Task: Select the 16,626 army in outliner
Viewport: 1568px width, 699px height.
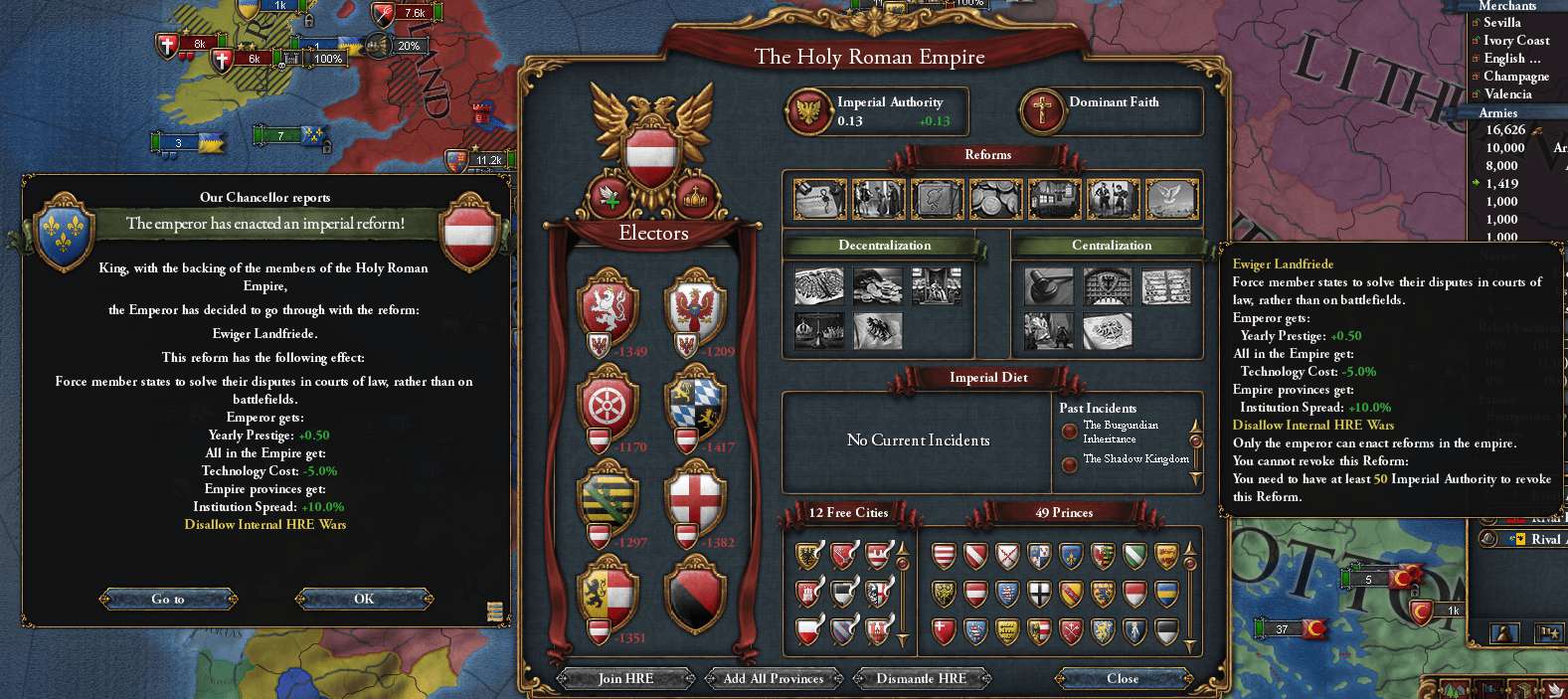Action: tap(1505, 130)
